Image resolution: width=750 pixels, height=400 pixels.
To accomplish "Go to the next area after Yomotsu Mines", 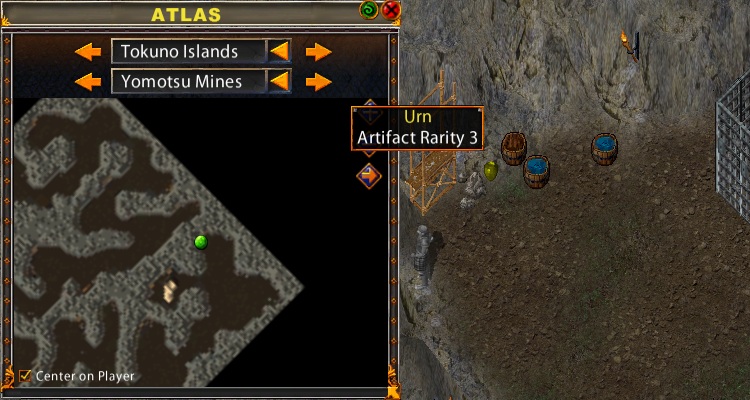I will 318,81.
